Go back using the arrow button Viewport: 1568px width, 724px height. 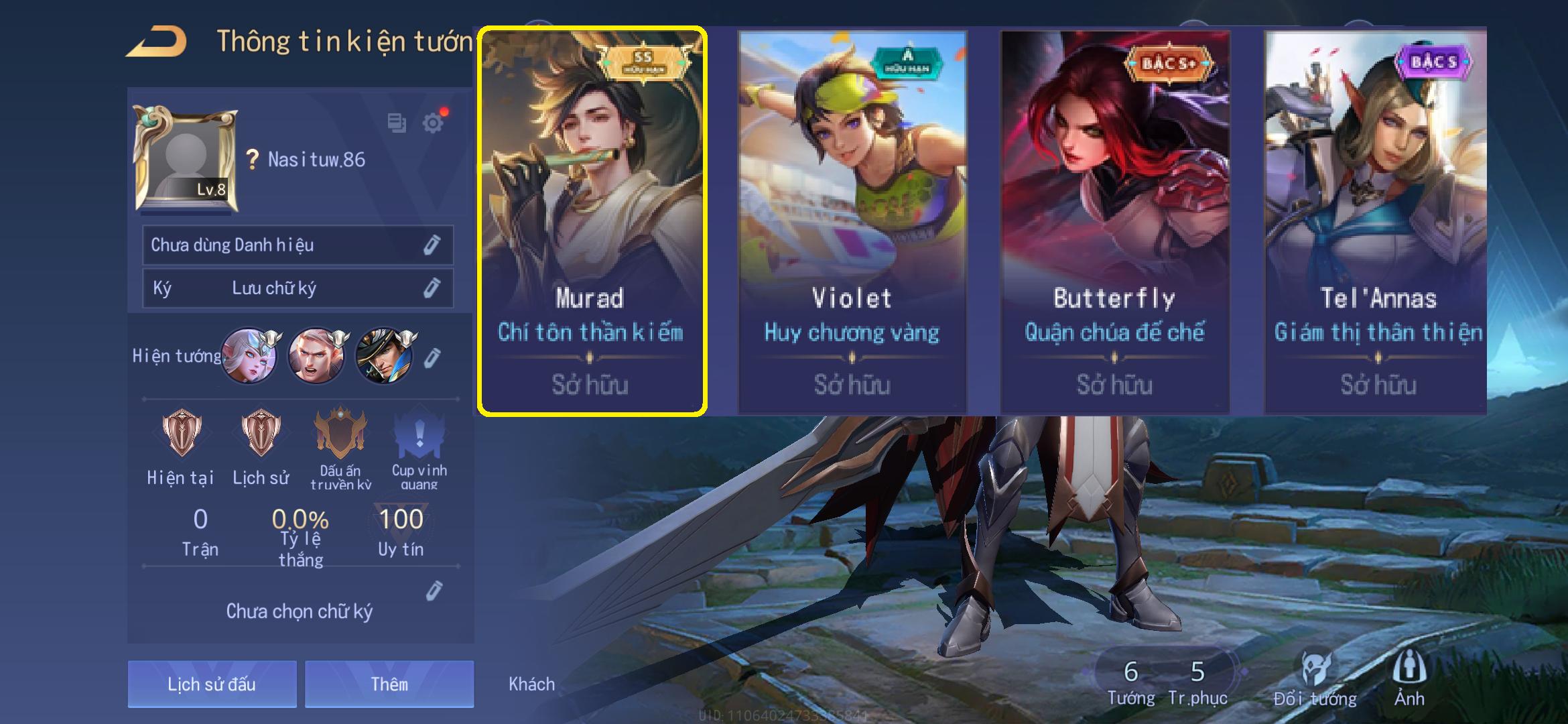click(157, 42)
